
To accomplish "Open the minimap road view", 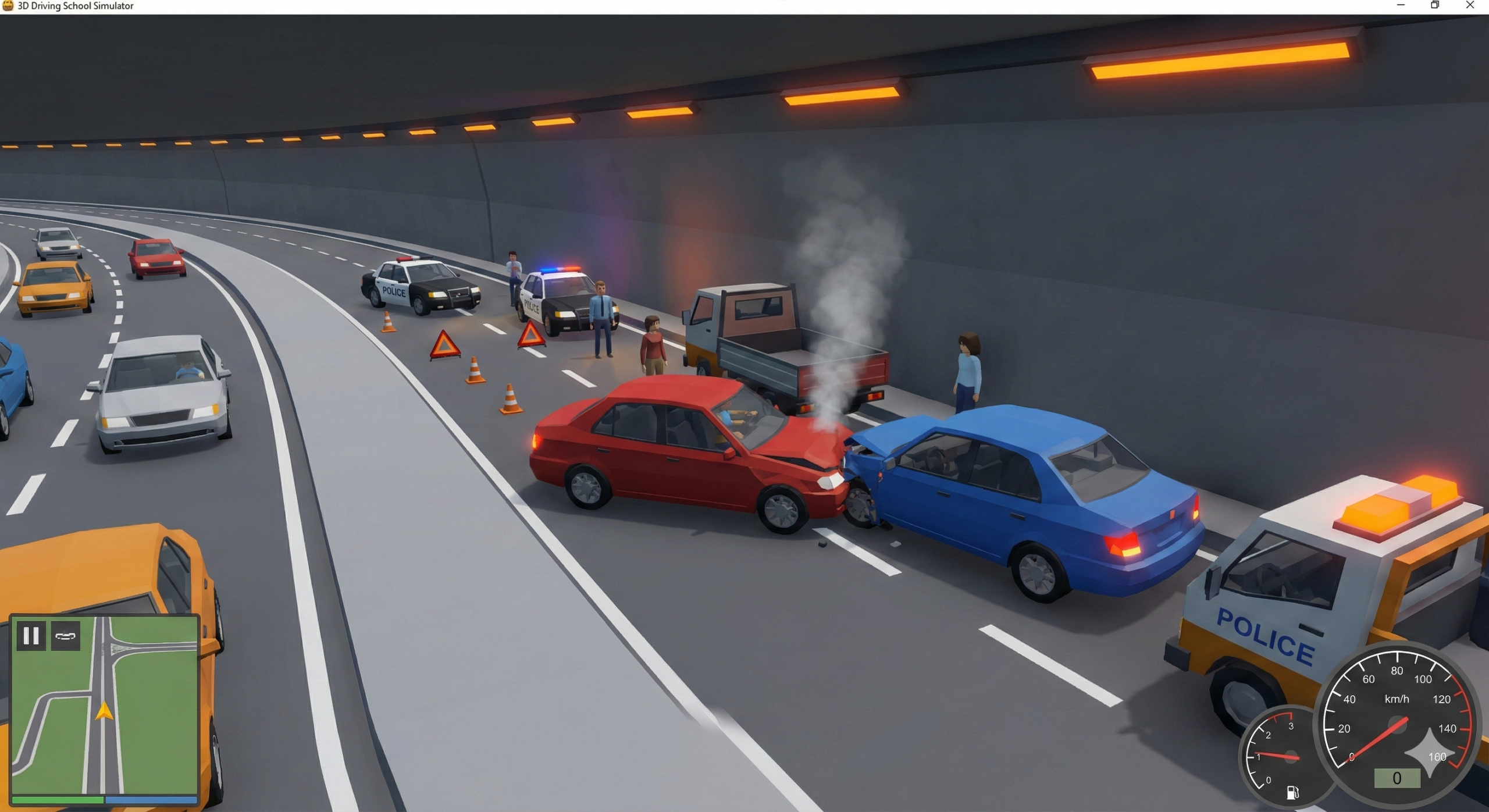I will [105, 715].
